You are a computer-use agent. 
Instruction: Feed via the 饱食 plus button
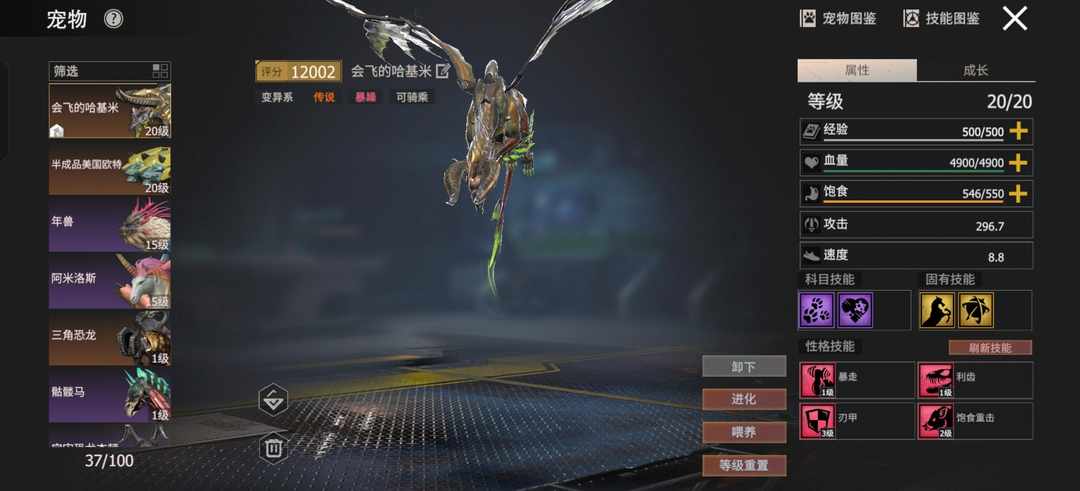[1019, 194]
